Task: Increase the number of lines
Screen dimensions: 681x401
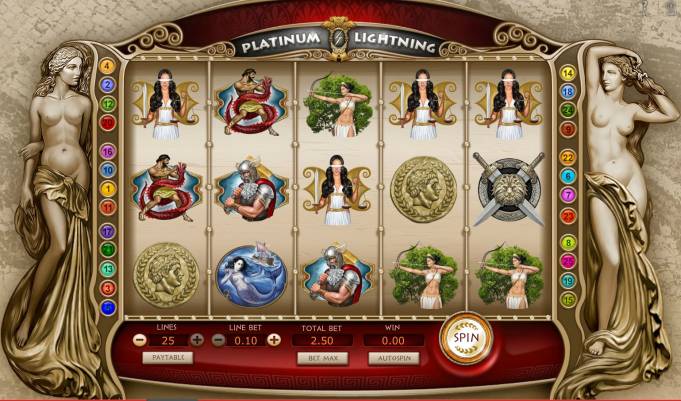Action: pos(197,340)
